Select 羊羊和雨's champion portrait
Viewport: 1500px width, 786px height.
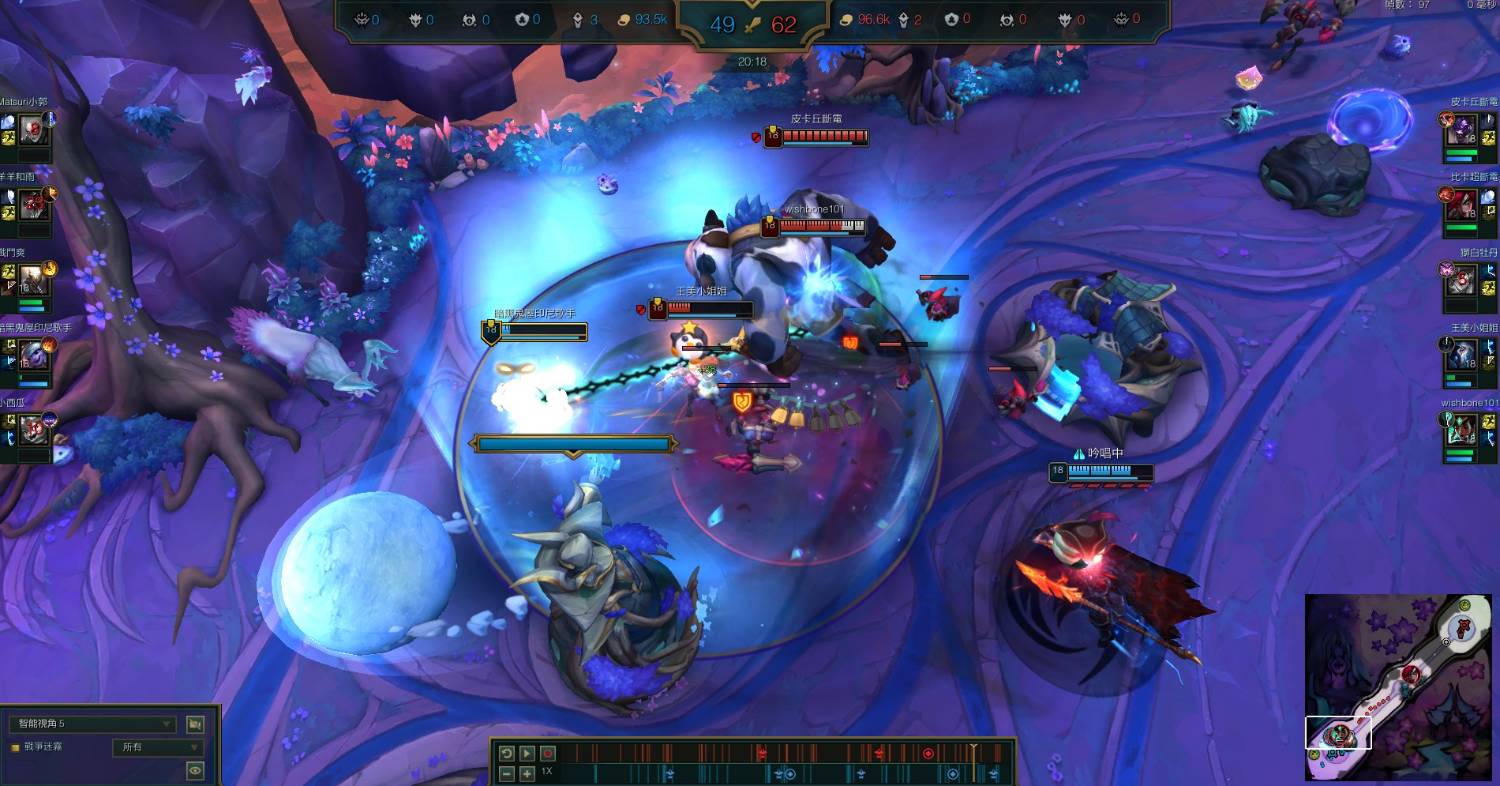[x=33, y=204]
